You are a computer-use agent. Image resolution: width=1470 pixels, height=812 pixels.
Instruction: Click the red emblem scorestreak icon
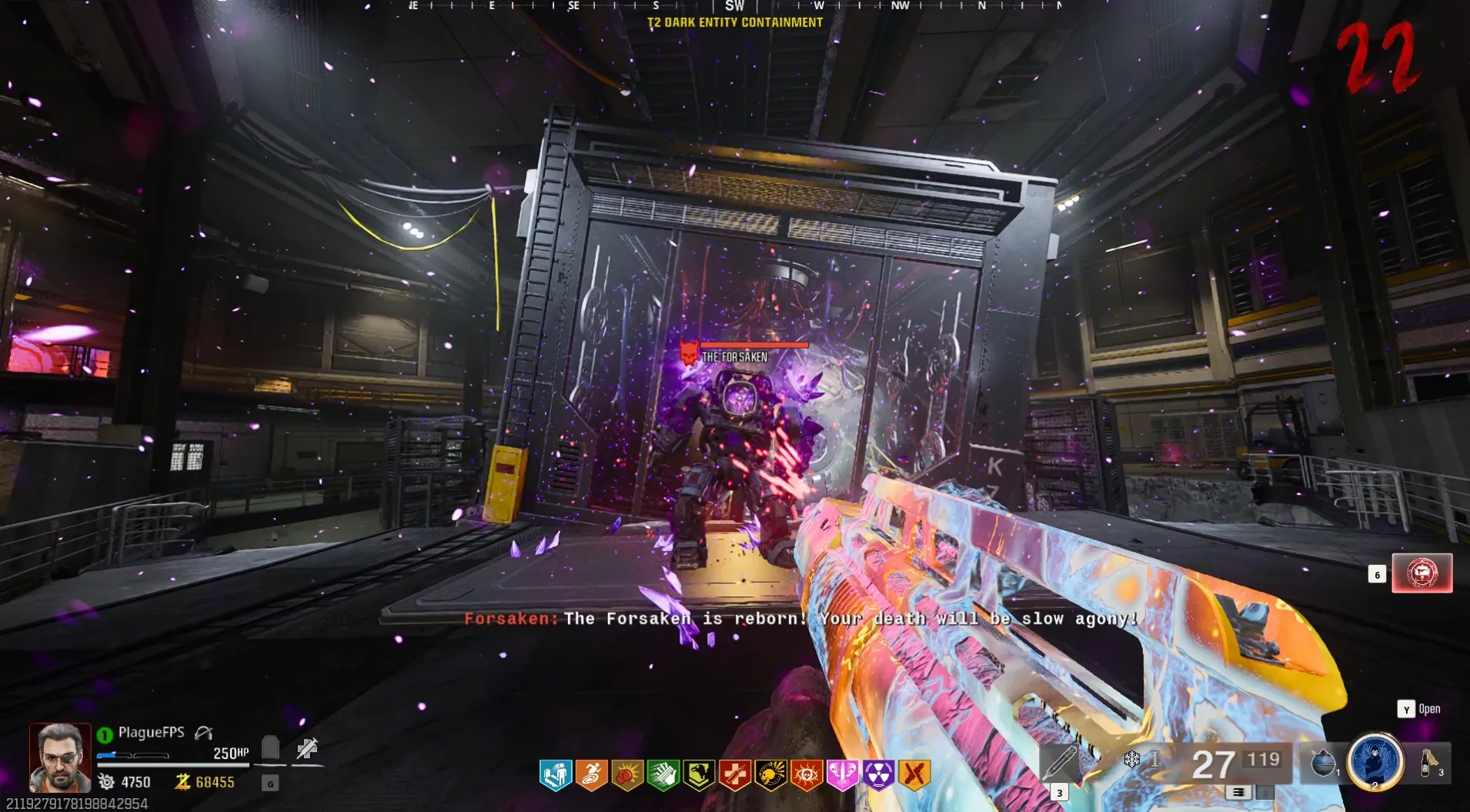(1422, 573)
